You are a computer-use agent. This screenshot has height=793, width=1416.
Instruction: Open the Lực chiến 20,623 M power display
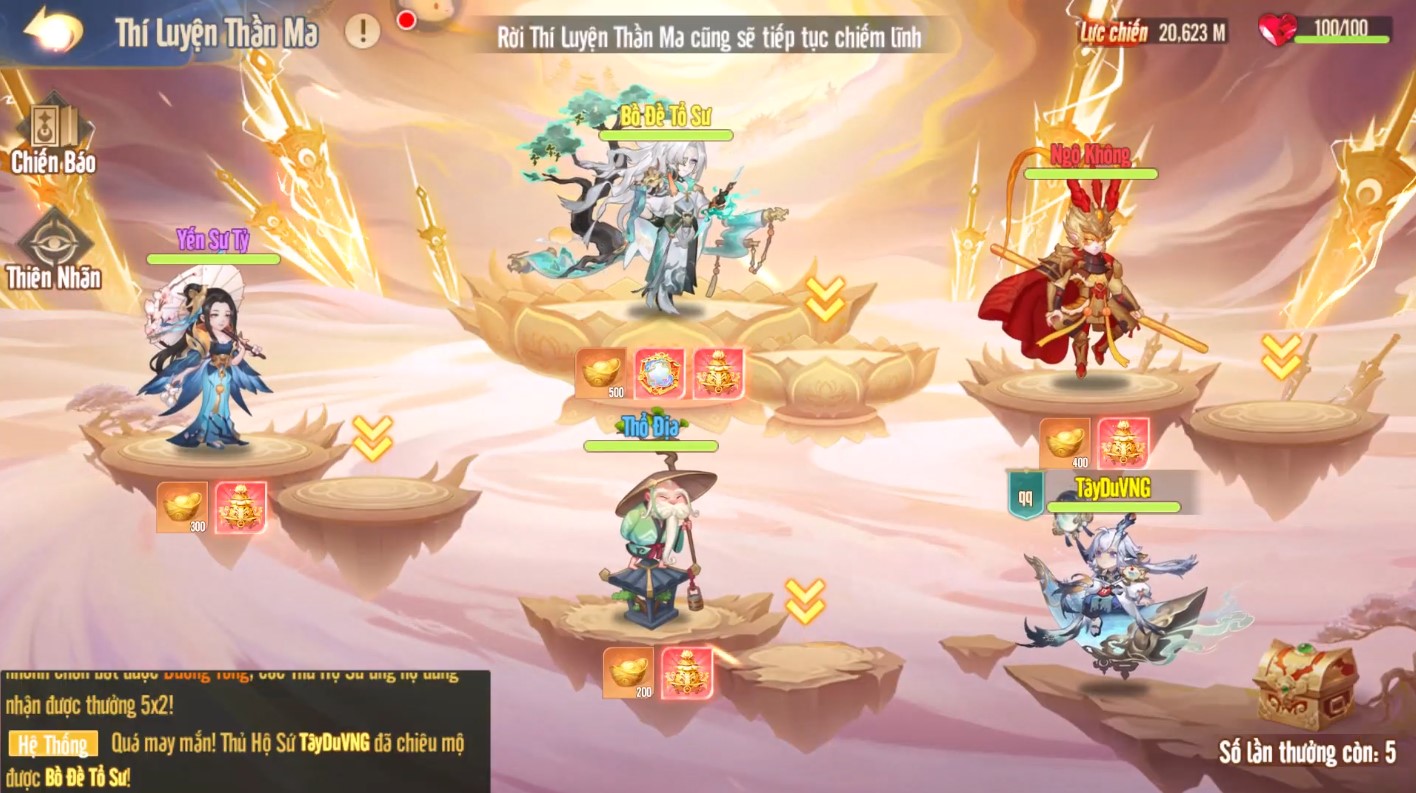click(1150, 29)
